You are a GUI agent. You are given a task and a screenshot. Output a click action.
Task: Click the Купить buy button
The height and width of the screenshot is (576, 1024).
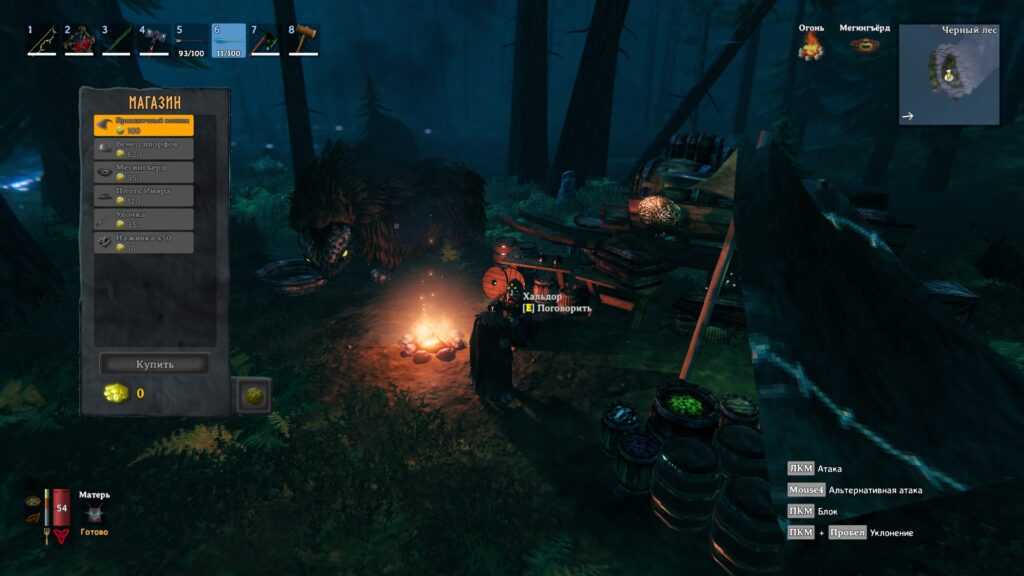[x=154, y=364]
